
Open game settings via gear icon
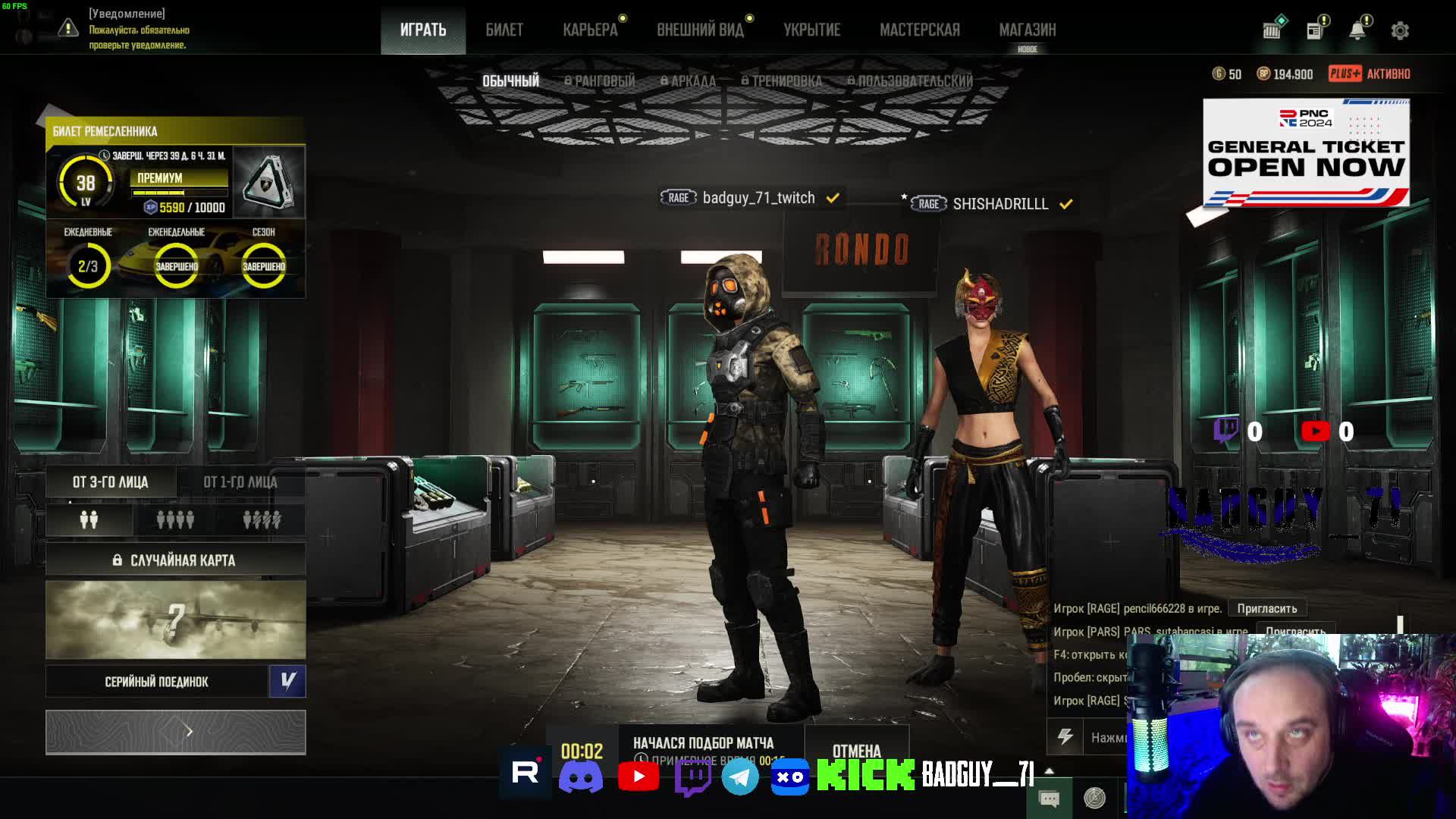[1400, 30]
